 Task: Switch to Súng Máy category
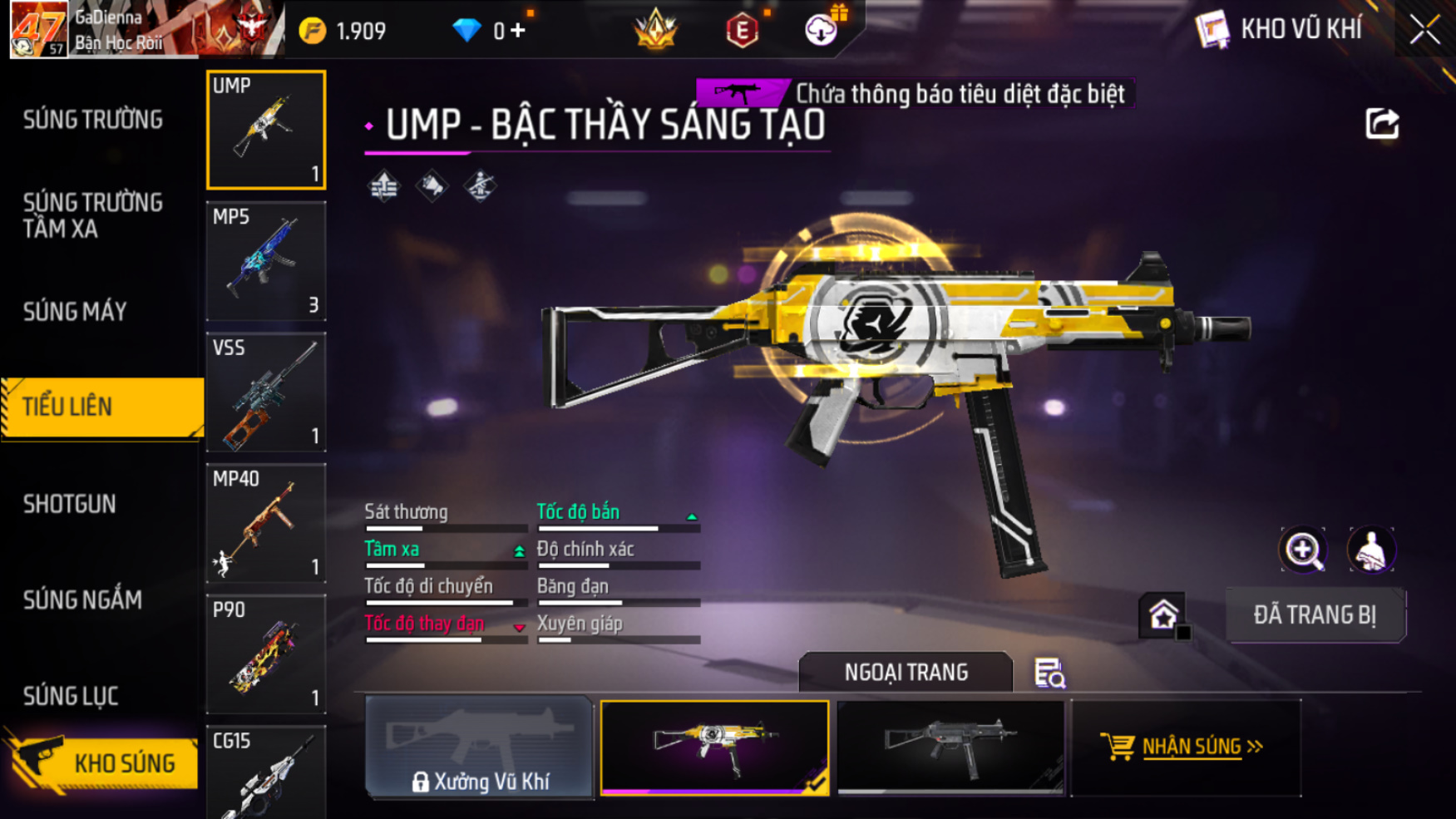75,312
